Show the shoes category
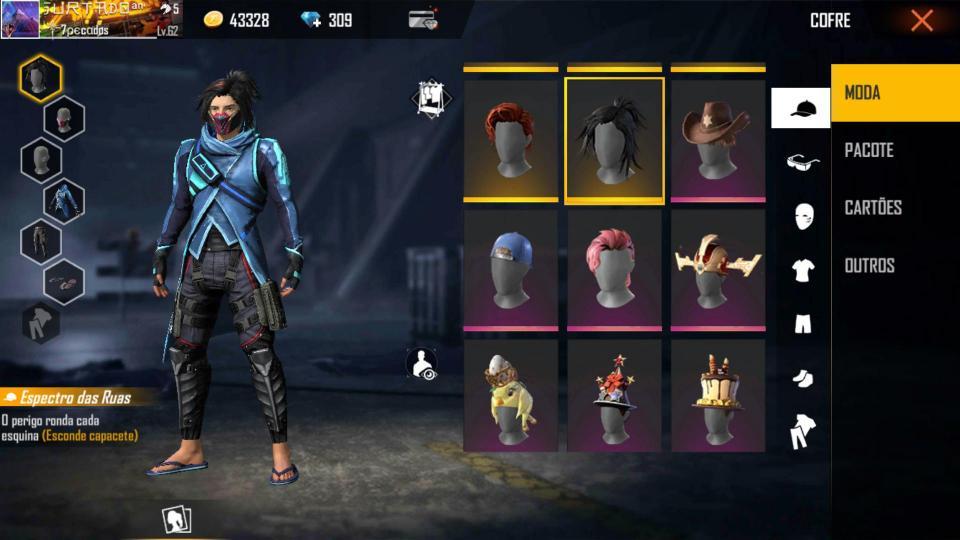This screenshot has height=540, width=960. tap(802, 377)
